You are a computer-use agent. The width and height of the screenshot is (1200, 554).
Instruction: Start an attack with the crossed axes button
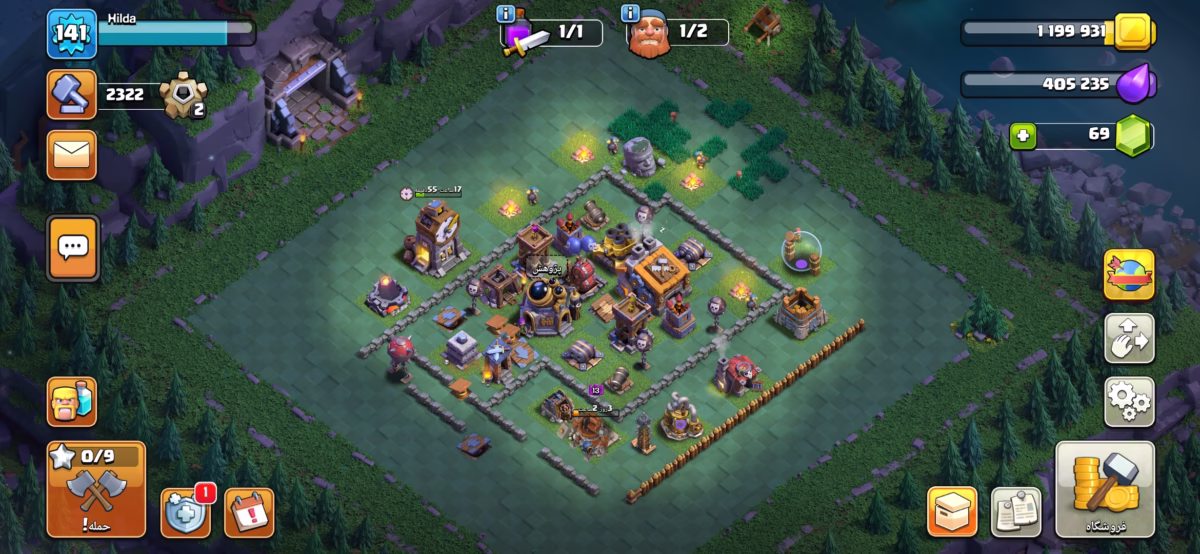point(96,489)
